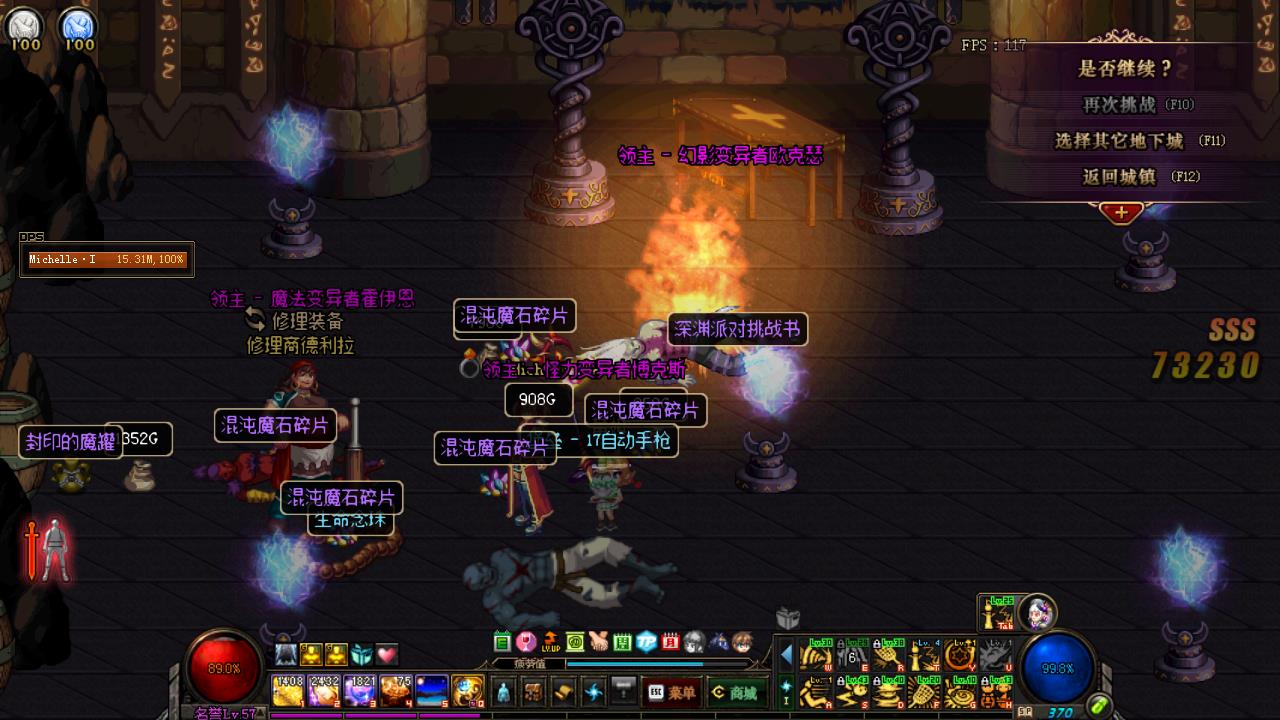Viewport: 1280px width, 720px height.
Task: Open the quest scroll icon
Action: pos(565,692)
